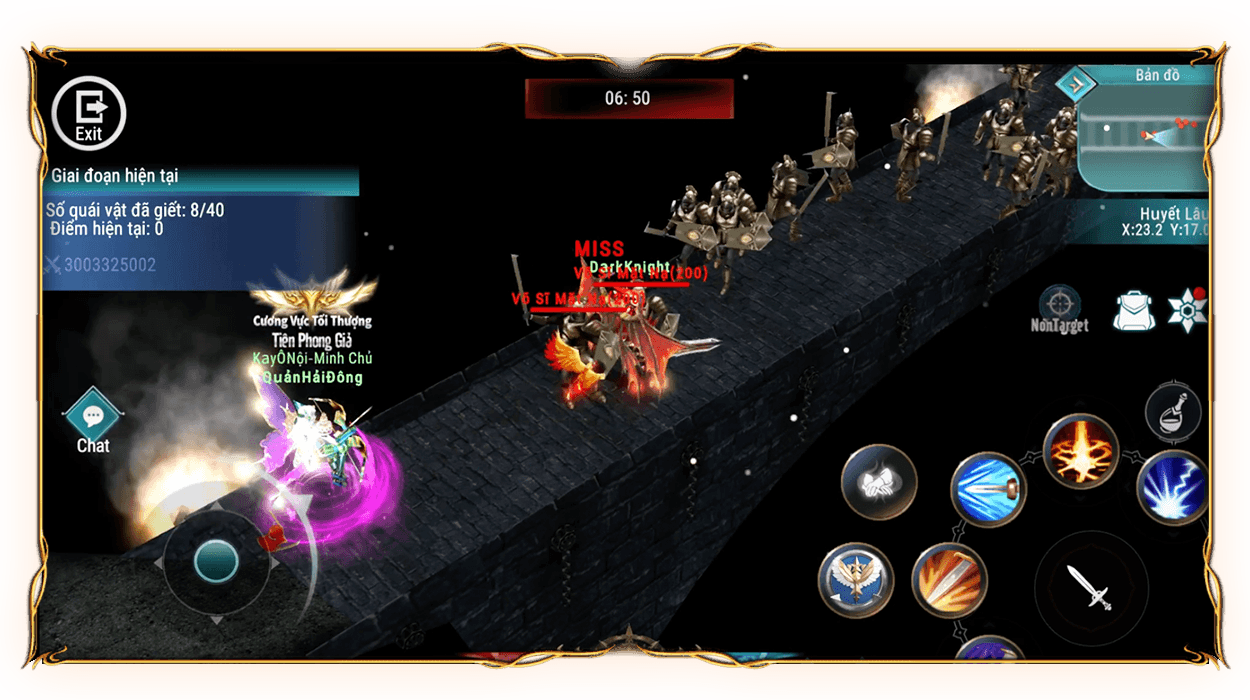Open the backpack inventory
This screenshot has height=700, width=1250.
1133,311
